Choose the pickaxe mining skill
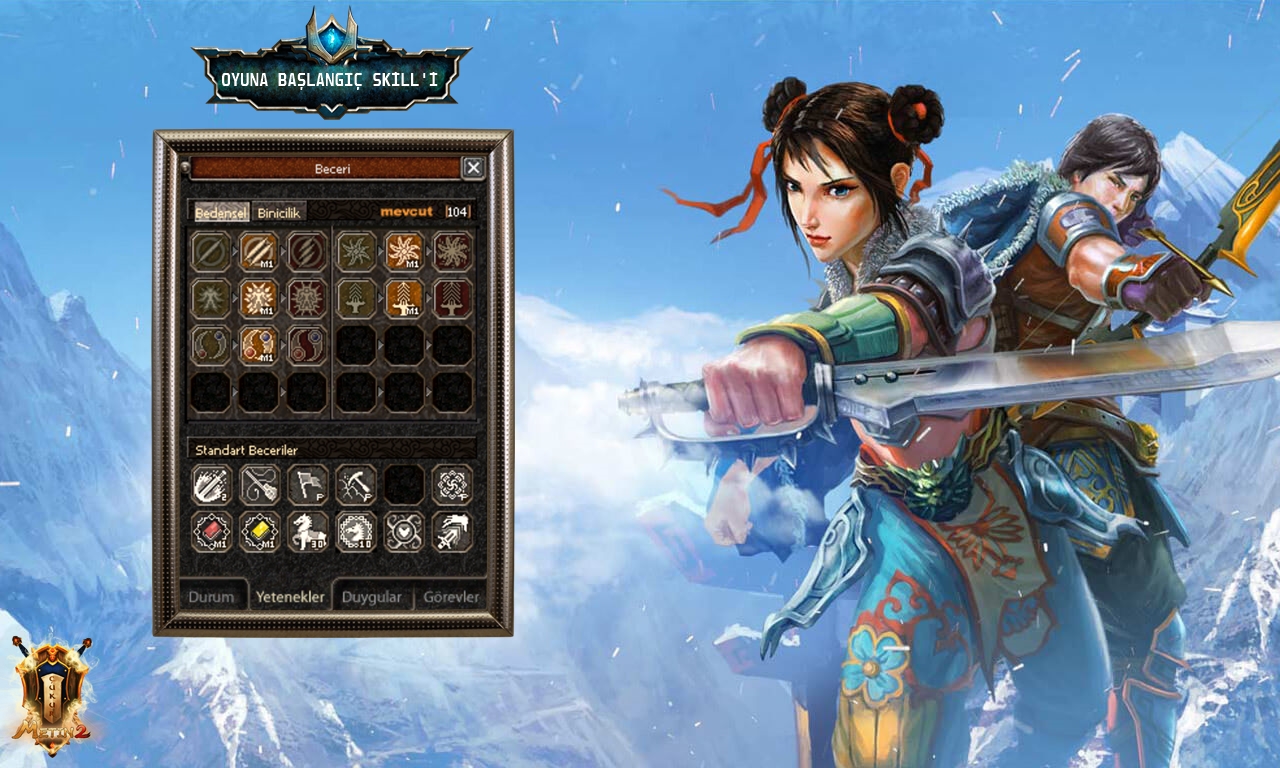This screenshot has width=1280, height=768. click(355, 484)
